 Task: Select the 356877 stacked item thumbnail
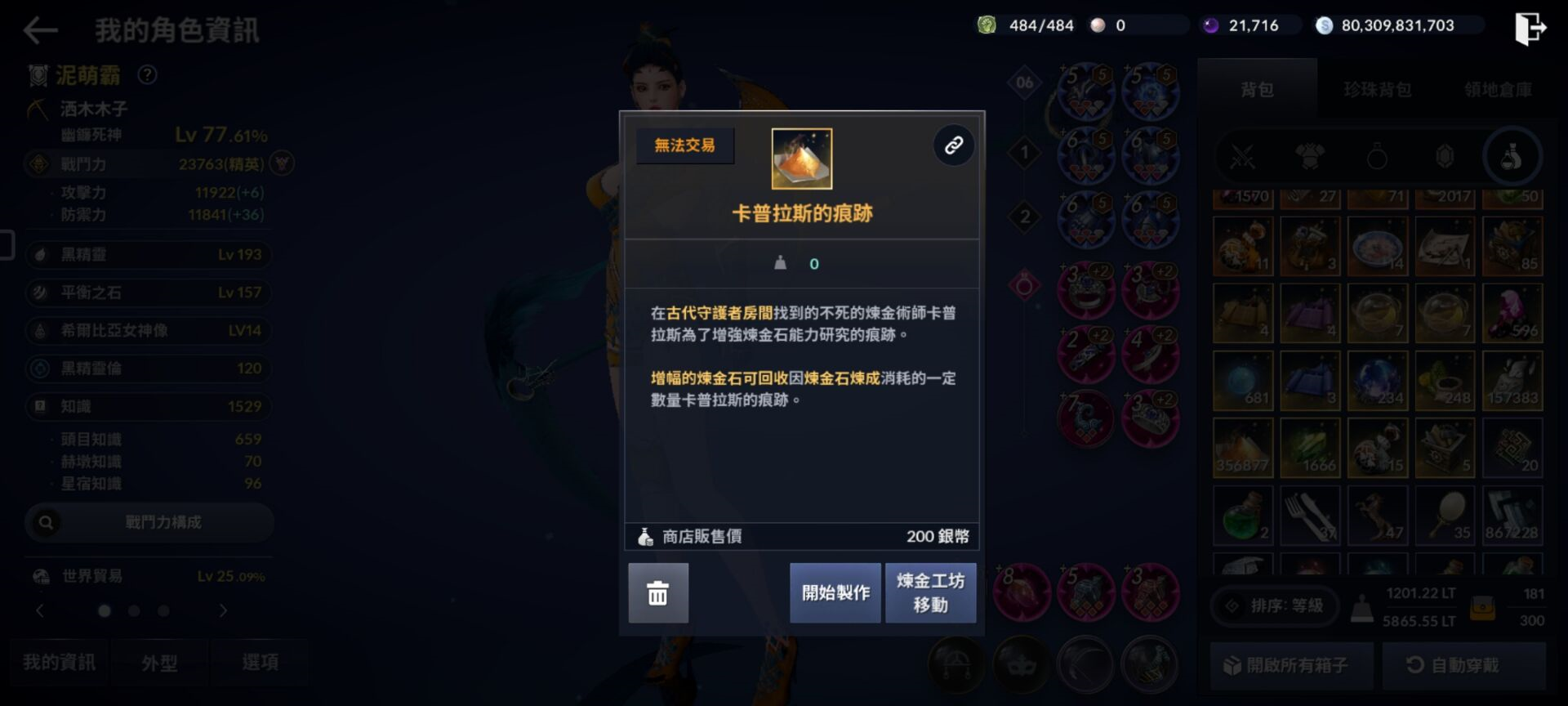pyautogui.click(x=1243, y=446)
